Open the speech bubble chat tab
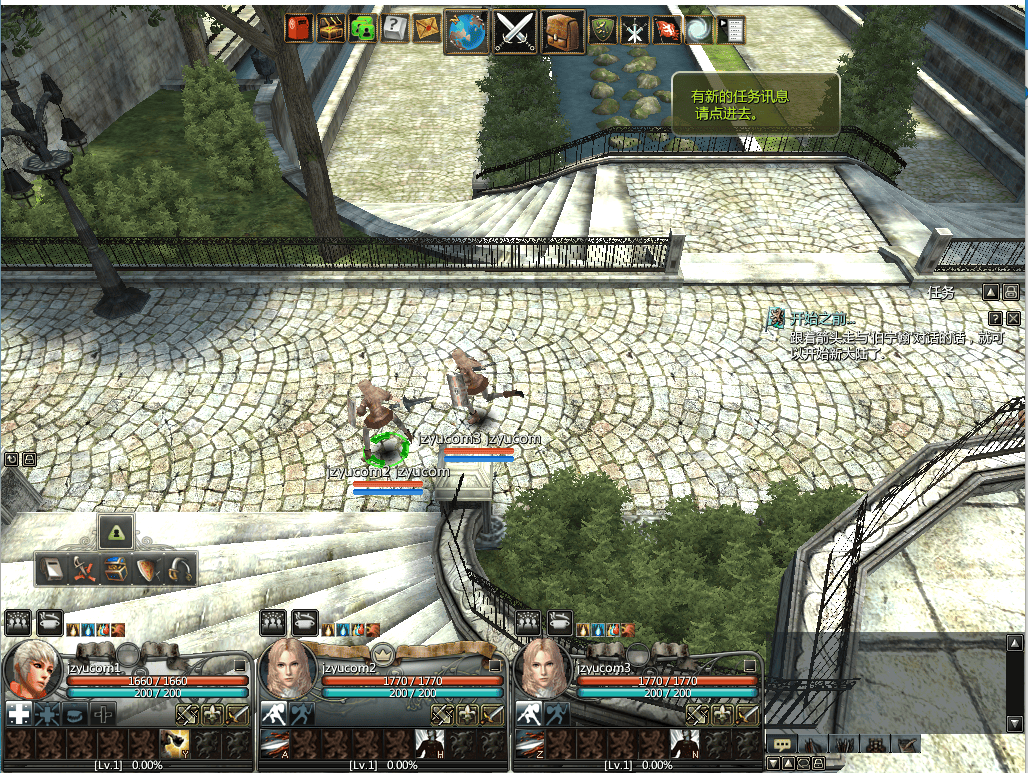 (782, 744)
